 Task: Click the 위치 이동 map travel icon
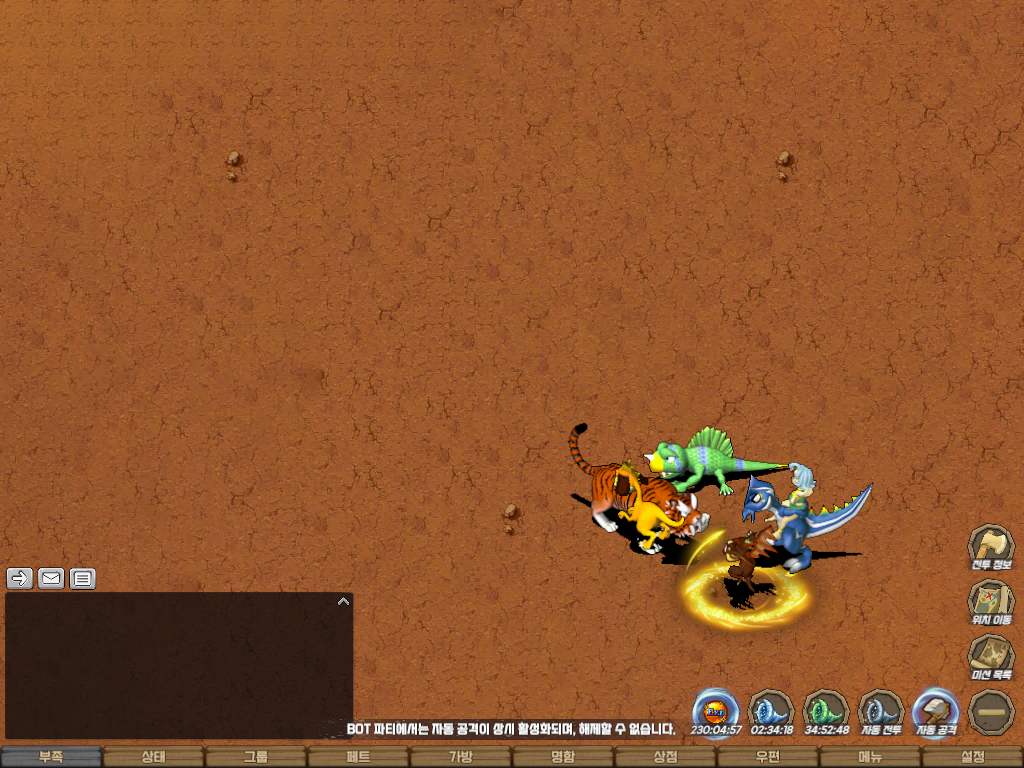[991, 602]
